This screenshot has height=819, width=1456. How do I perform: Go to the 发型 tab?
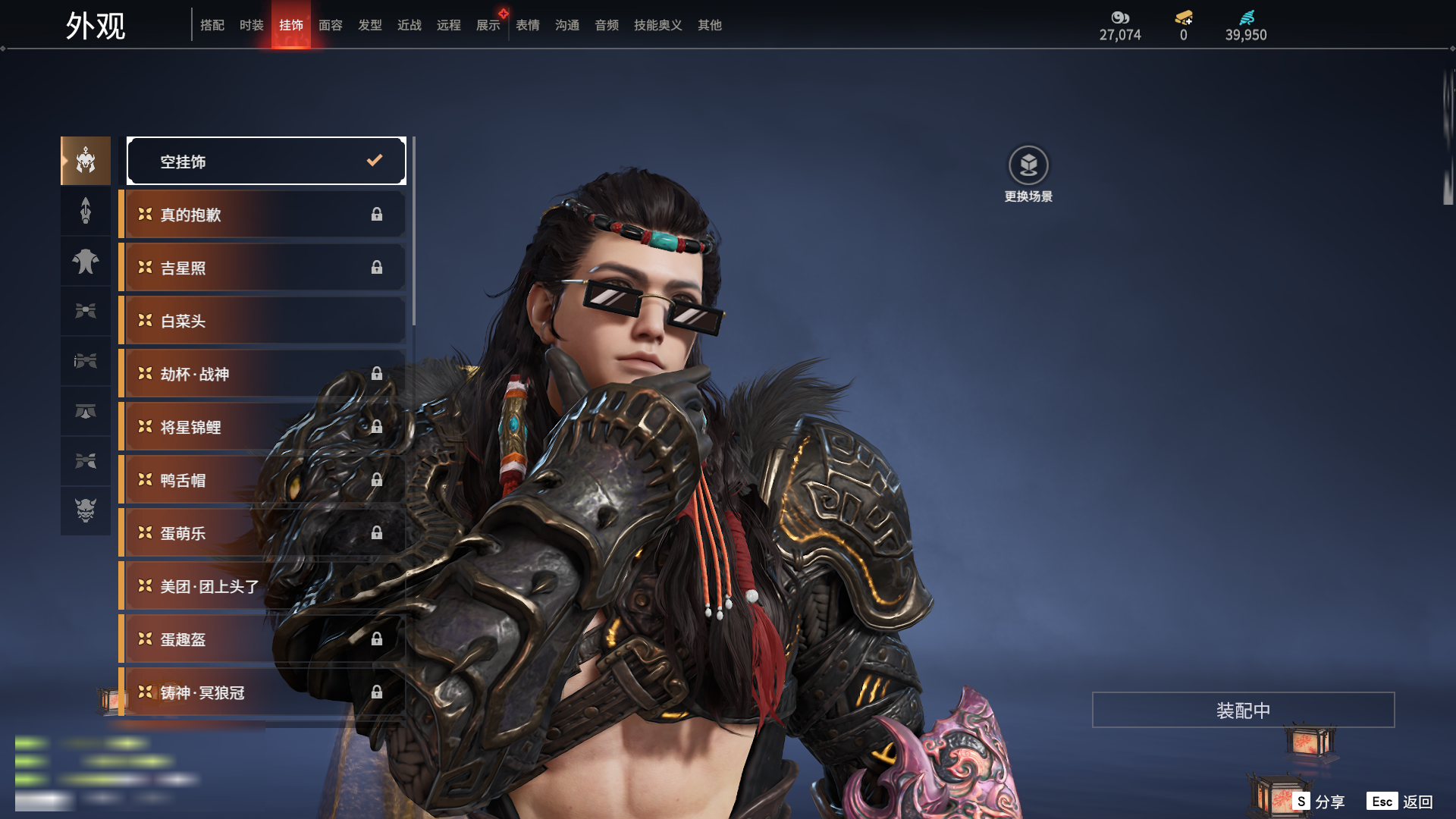click(369, 25)
